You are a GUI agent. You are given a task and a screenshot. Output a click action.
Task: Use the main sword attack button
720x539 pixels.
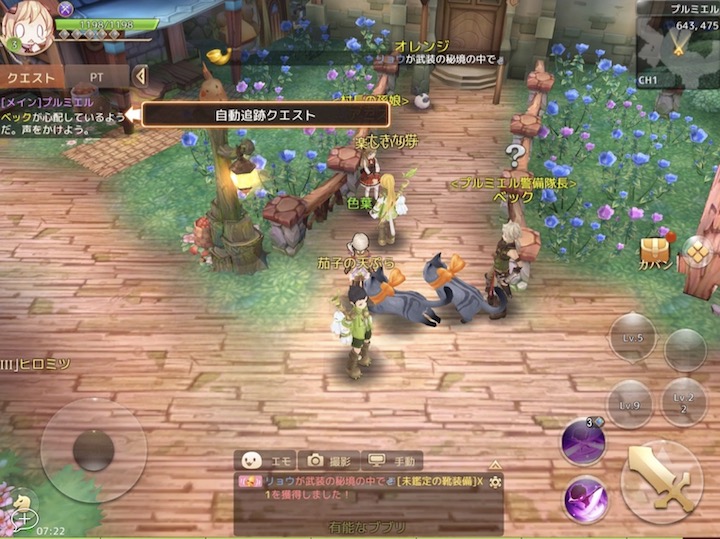coord(661,482)
